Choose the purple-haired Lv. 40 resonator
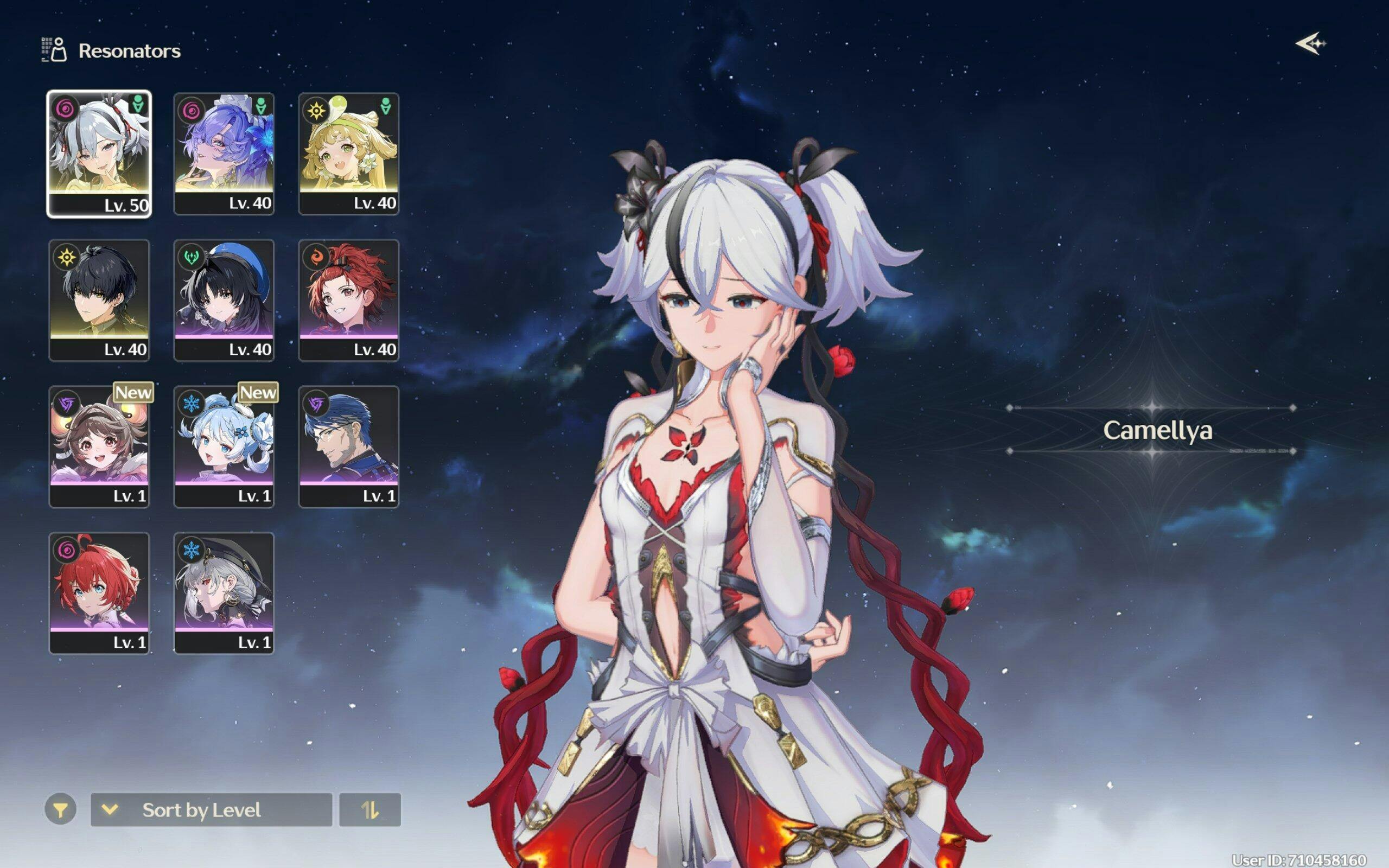Image resolution: width=1389 pixels, height=868 pixels. click(224, 154)
